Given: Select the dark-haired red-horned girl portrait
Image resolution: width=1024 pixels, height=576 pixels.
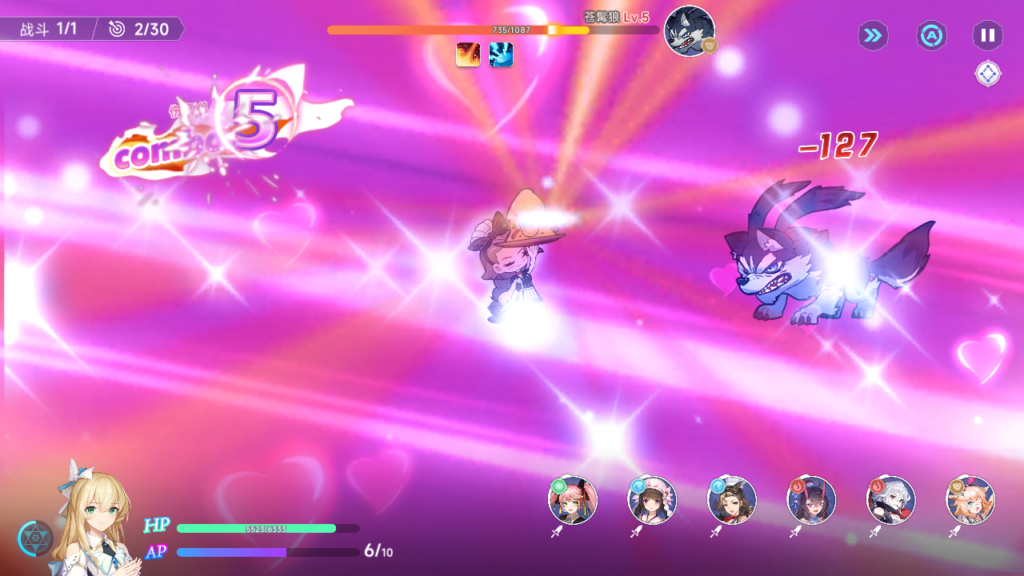Looking at the screenshot, I should [x=811, y=500].
